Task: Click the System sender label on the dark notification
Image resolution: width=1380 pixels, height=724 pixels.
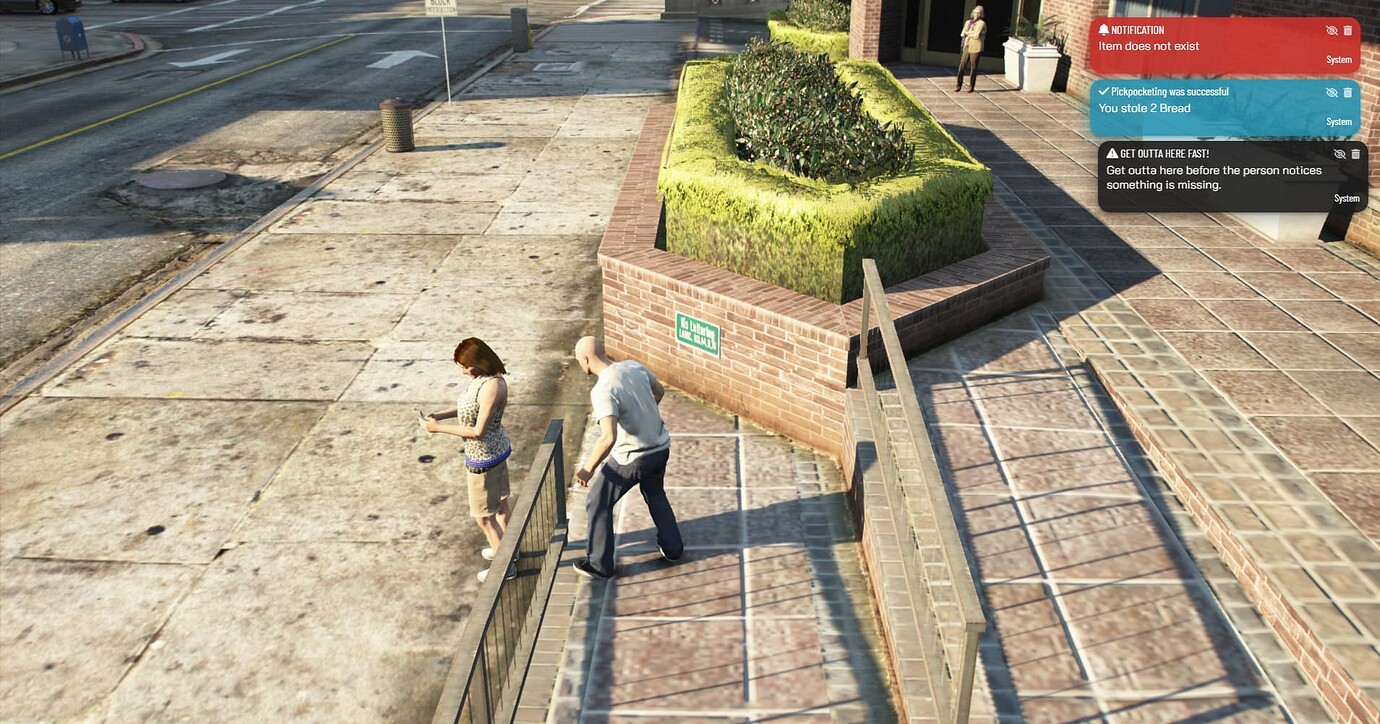Action: point(1347,198)
